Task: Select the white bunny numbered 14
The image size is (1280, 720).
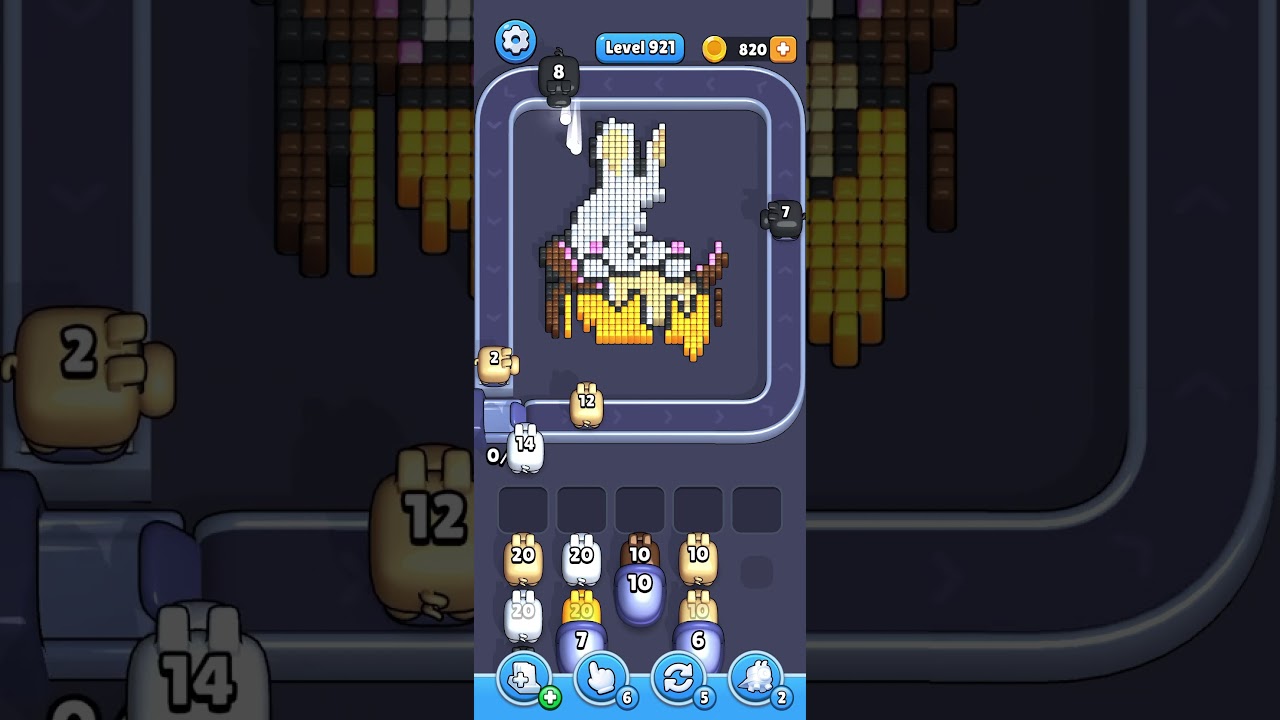Action: pyautogui.click(x=523, y=450)
